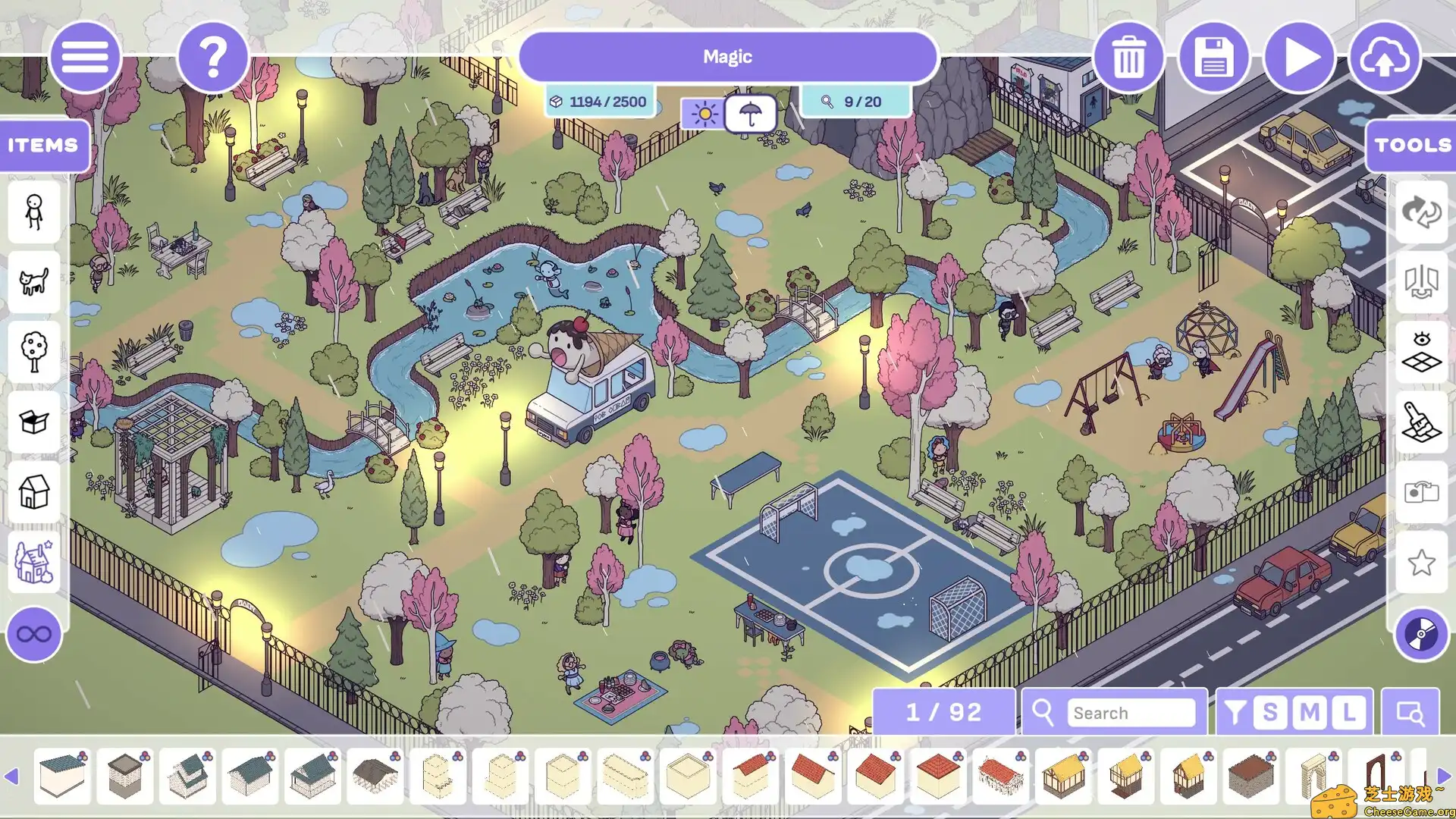The image size is (1456, 819).
Task: Select the purple magic buildings category
Action: [33, 562]
